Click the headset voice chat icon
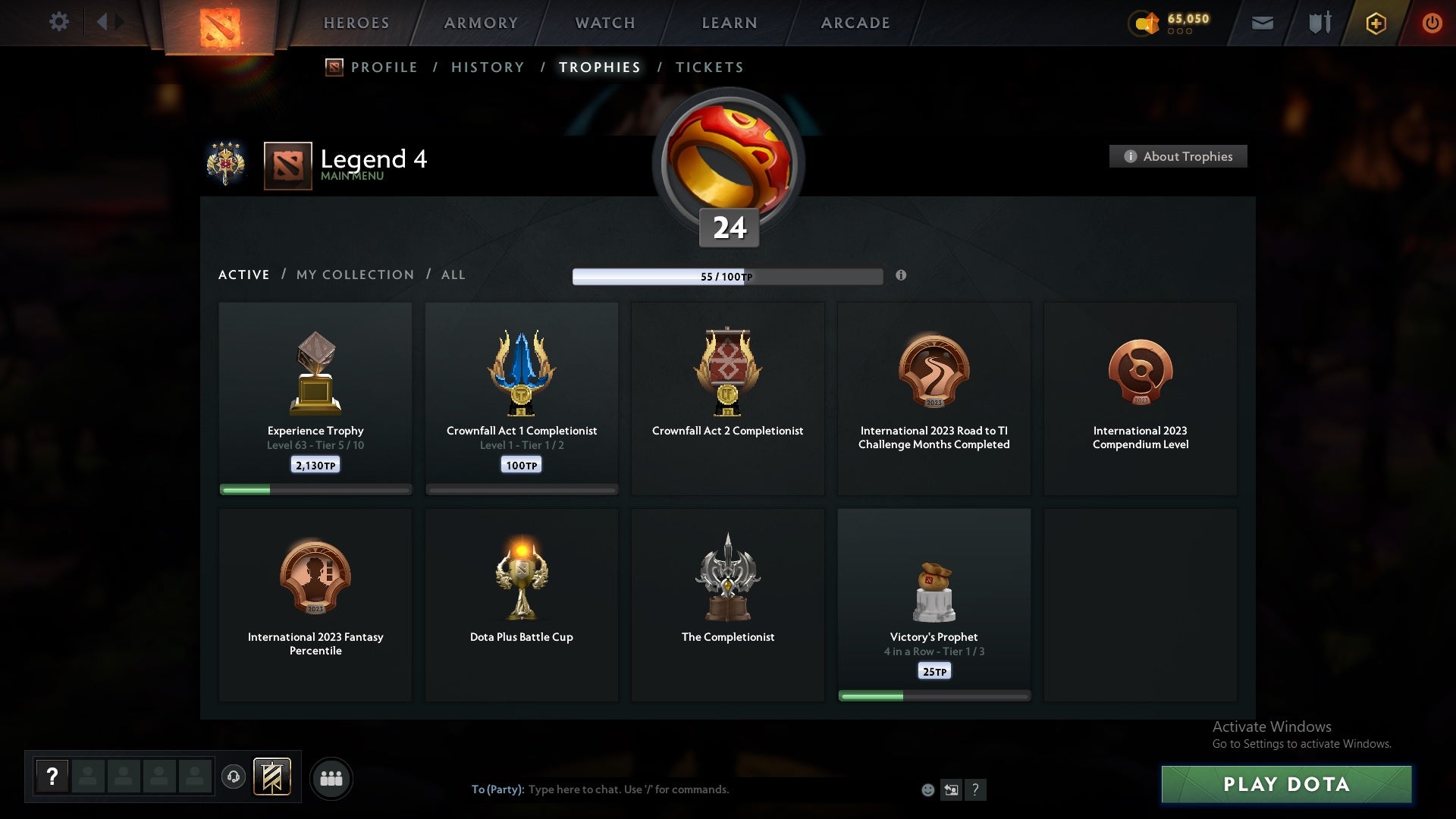The width and height of the screenshot is (1456, 819). pos(234,777)
